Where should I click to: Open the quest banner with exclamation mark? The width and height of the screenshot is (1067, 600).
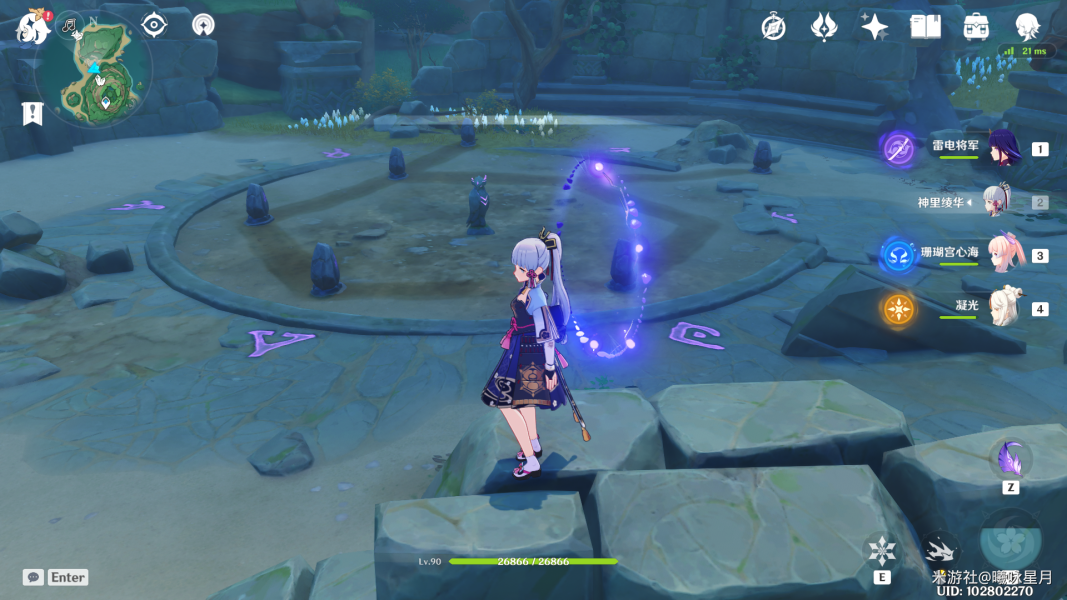coord(33,113)
